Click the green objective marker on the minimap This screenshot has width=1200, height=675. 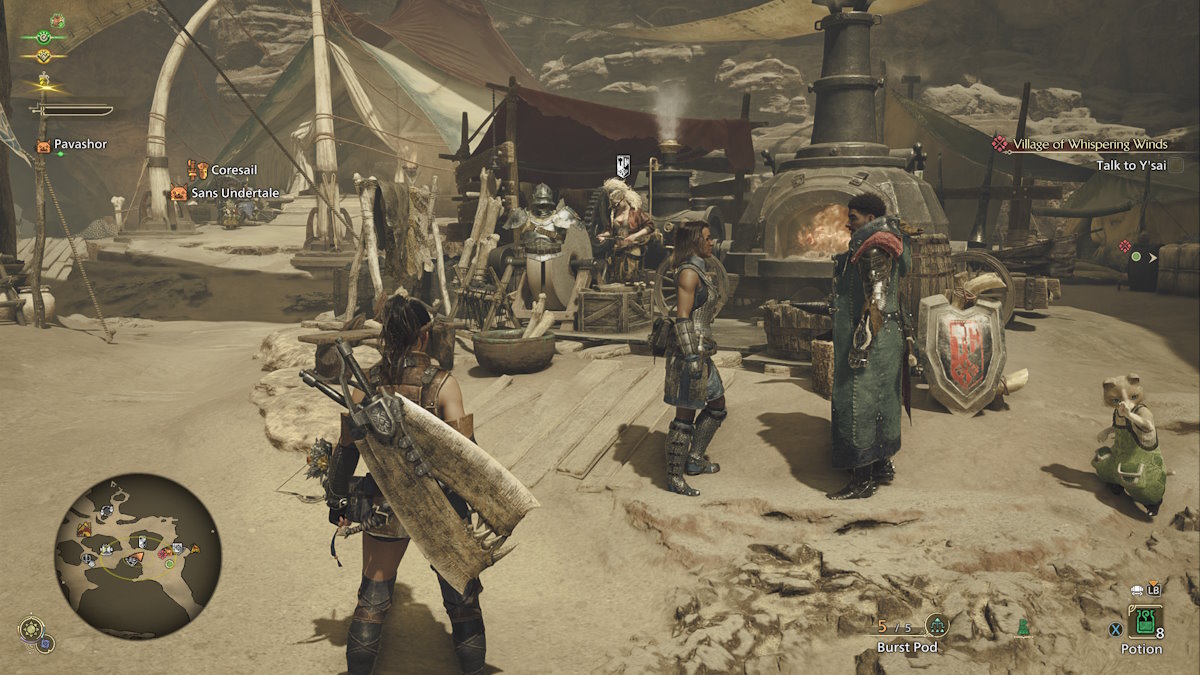point(169,563)
